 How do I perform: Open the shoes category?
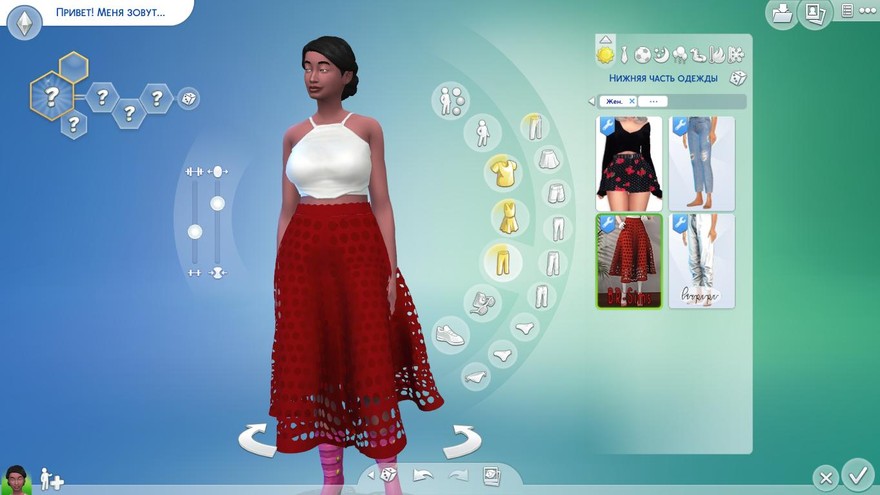point(451,335)
